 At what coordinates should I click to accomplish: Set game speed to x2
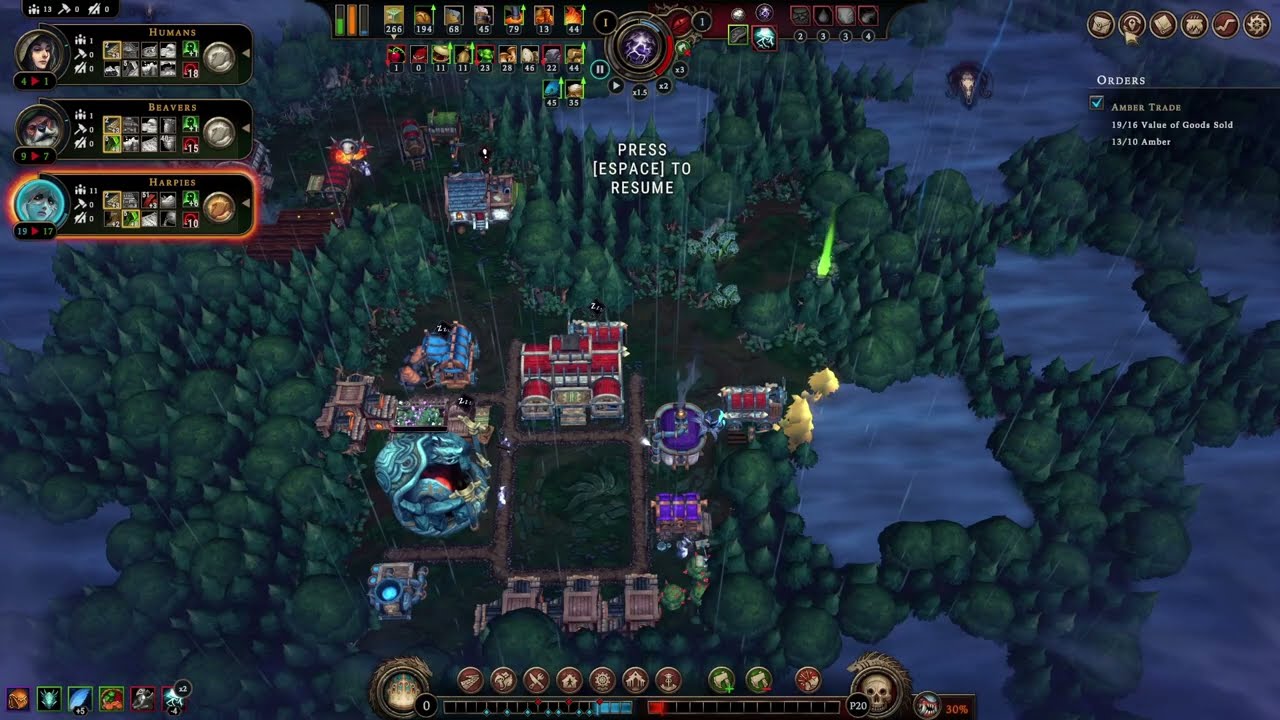[x=663, y=86]
